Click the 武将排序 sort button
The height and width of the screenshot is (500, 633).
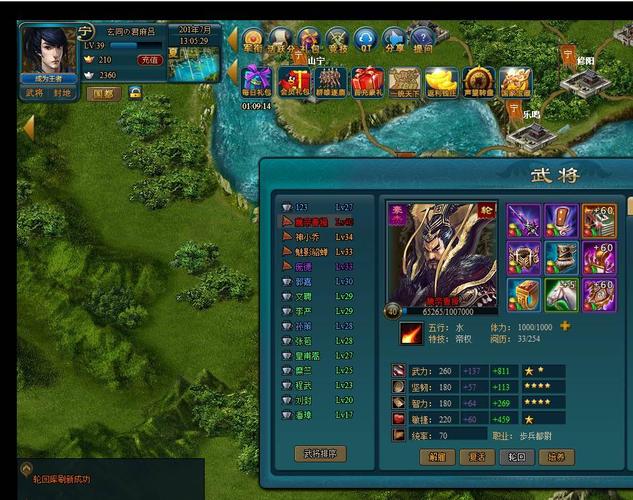(320, 453)
